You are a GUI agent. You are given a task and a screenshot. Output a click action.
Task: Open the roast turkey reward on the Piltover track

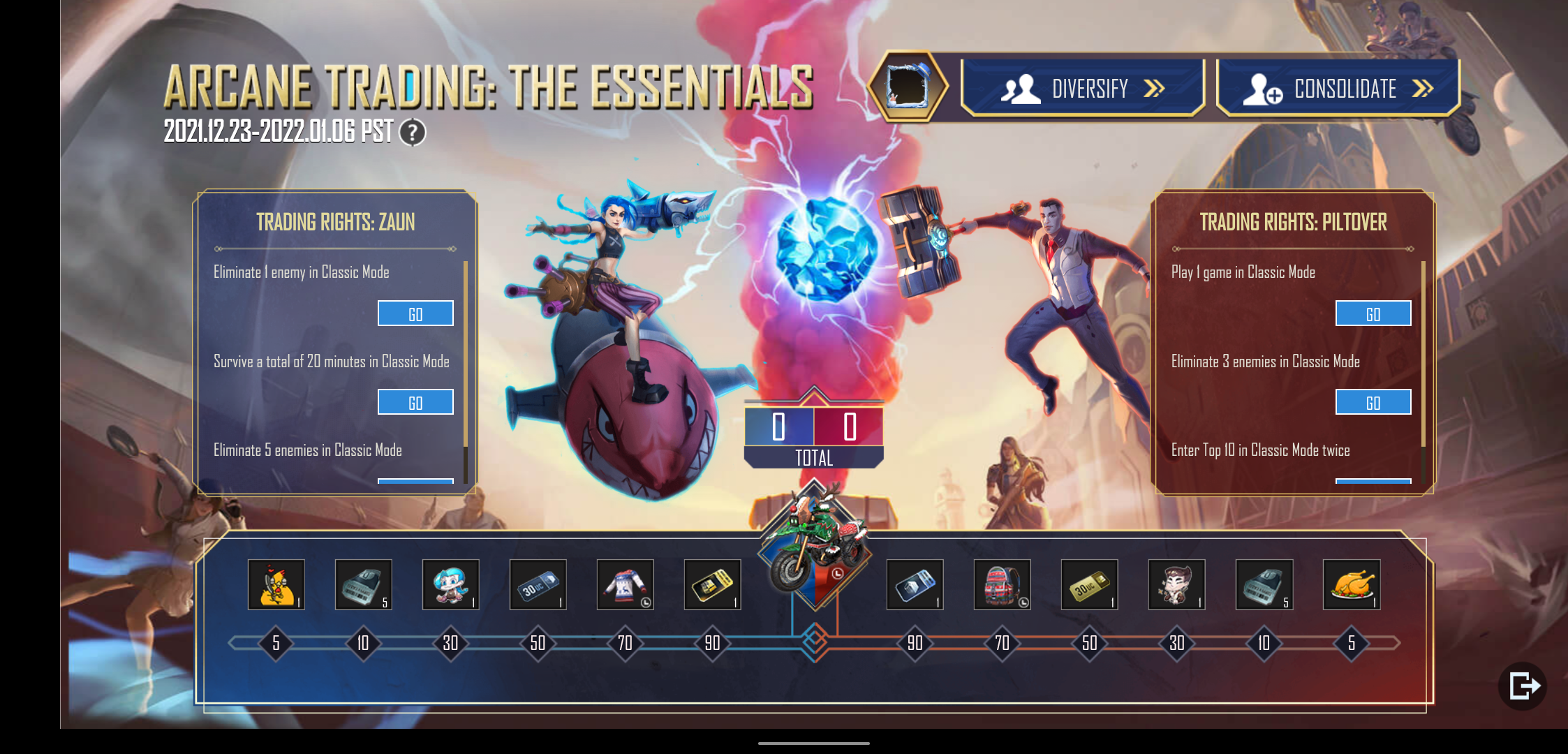(1352, 585)
